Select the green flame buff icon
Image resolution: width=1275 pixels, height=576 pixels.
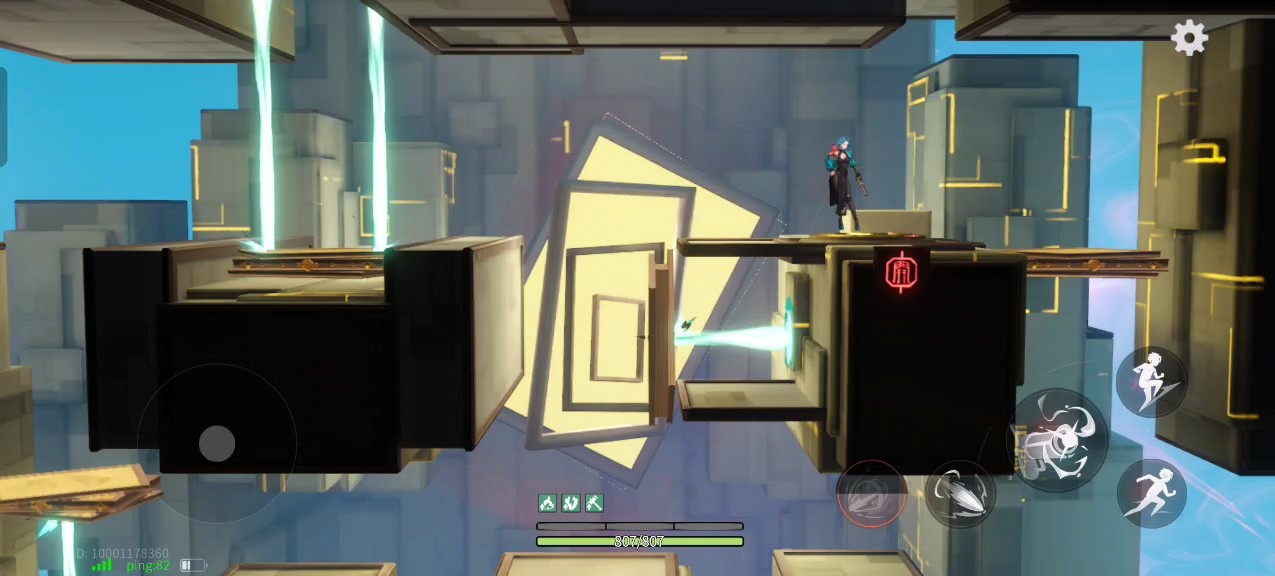tap(547, 502)
